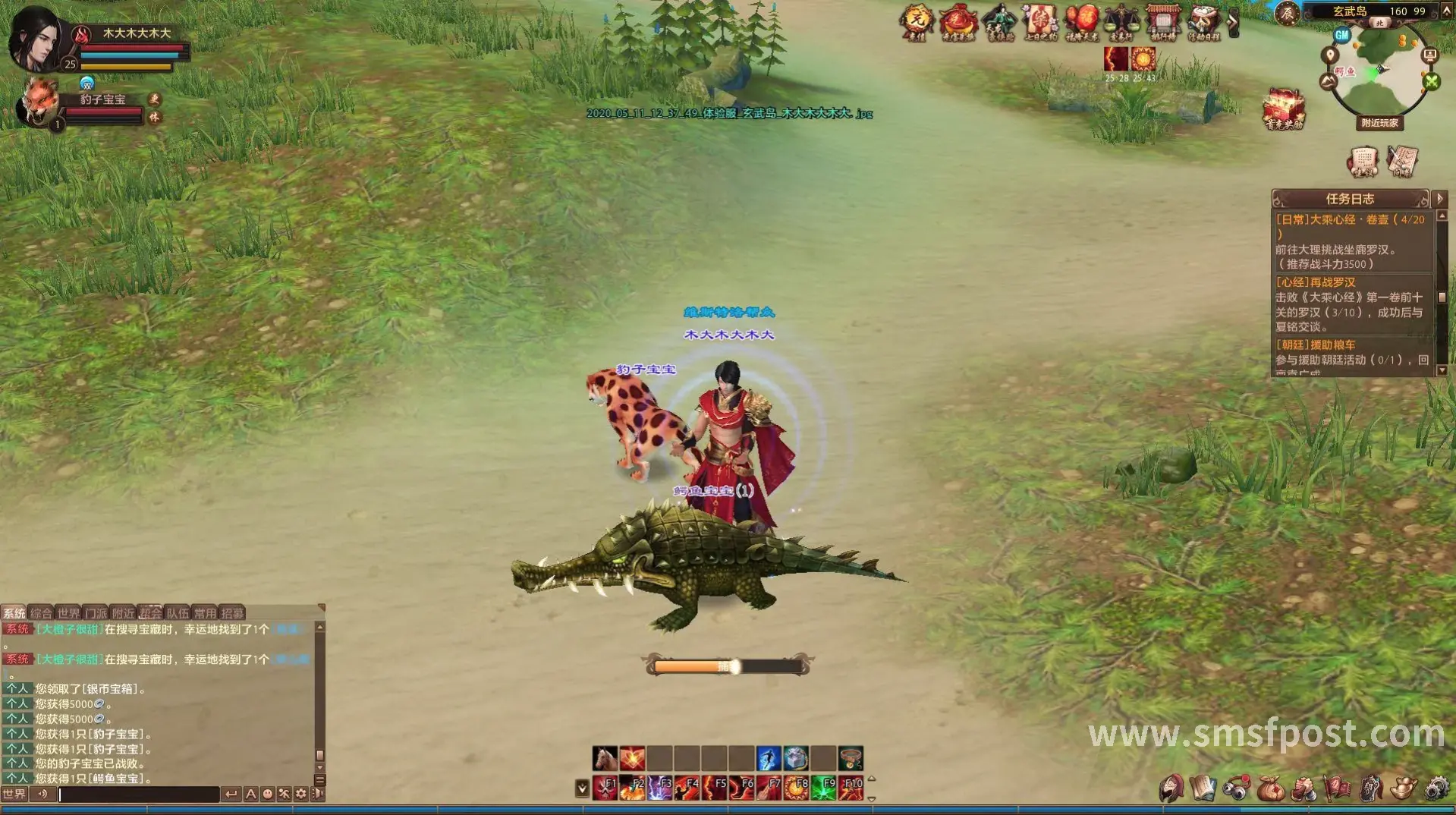This screenshot has width=1456, height=815.
Task: Open system settings gear in bottom menu
Action: pos(1436,789)
